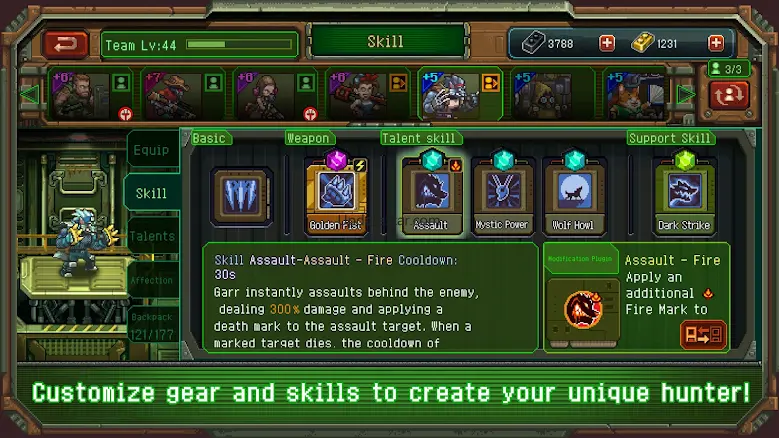The height and width of the screenshot is (438, 779).
Task: Show previous hunters with the left arrow
Action: tap(29, 95)
